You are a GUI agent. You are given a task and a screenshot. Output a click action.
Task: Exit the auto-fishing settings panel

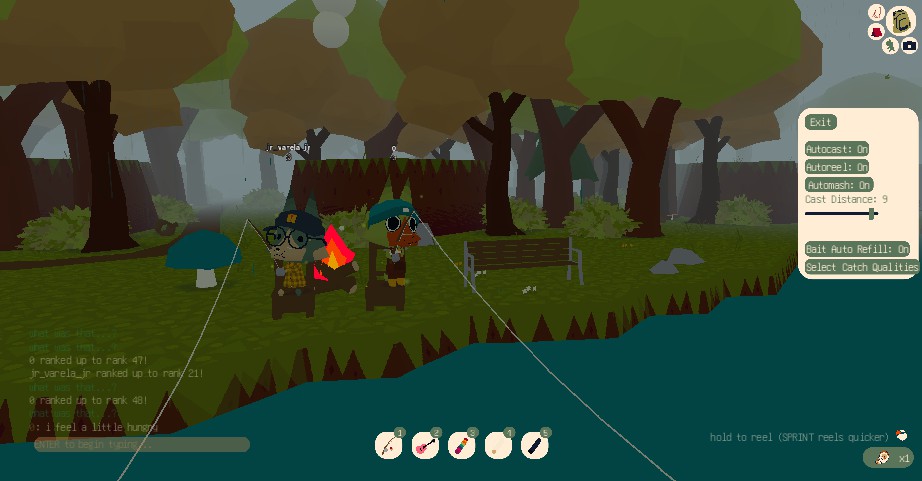click(x=820, y=122)
